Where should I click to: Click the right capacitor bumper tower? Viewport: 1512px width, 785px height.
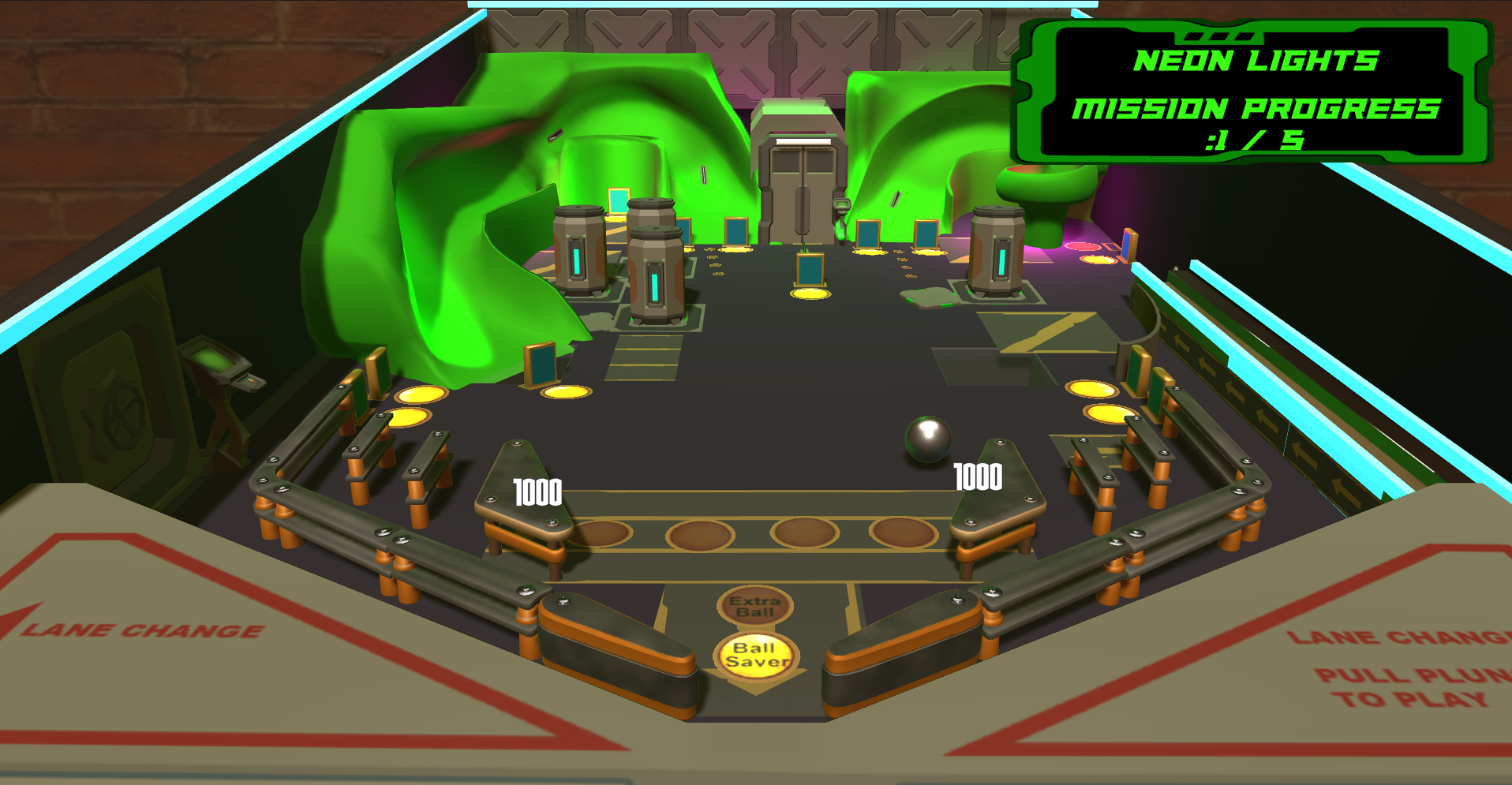[996, 252]
